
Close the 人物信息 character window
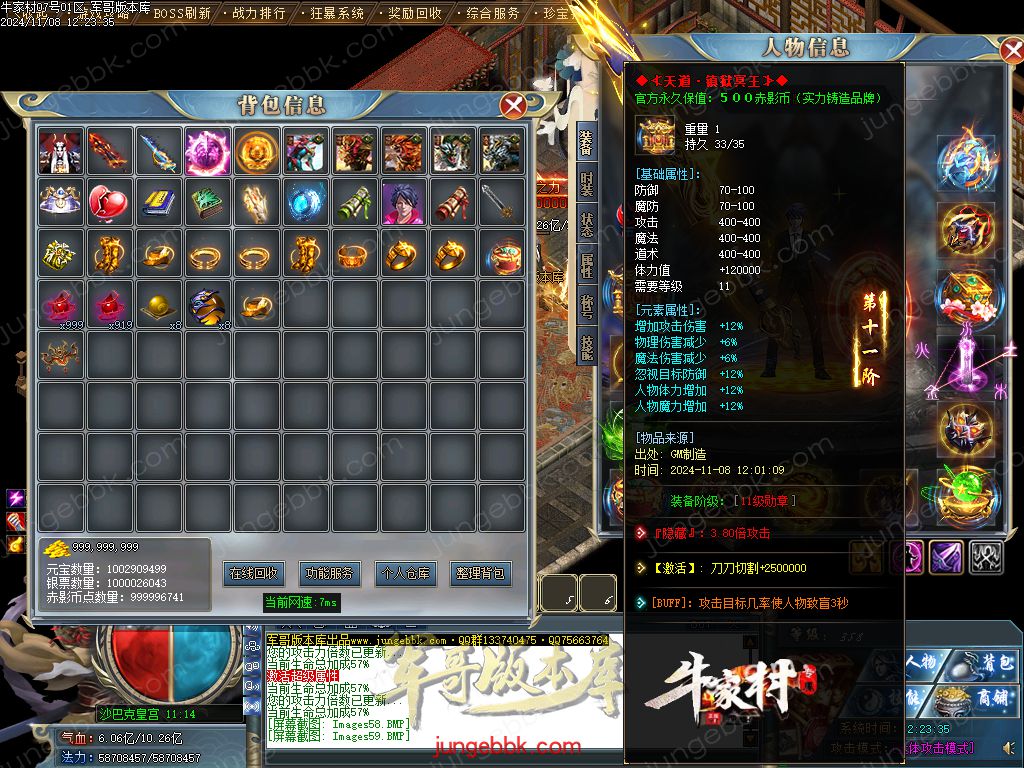tap(1011, 50)
